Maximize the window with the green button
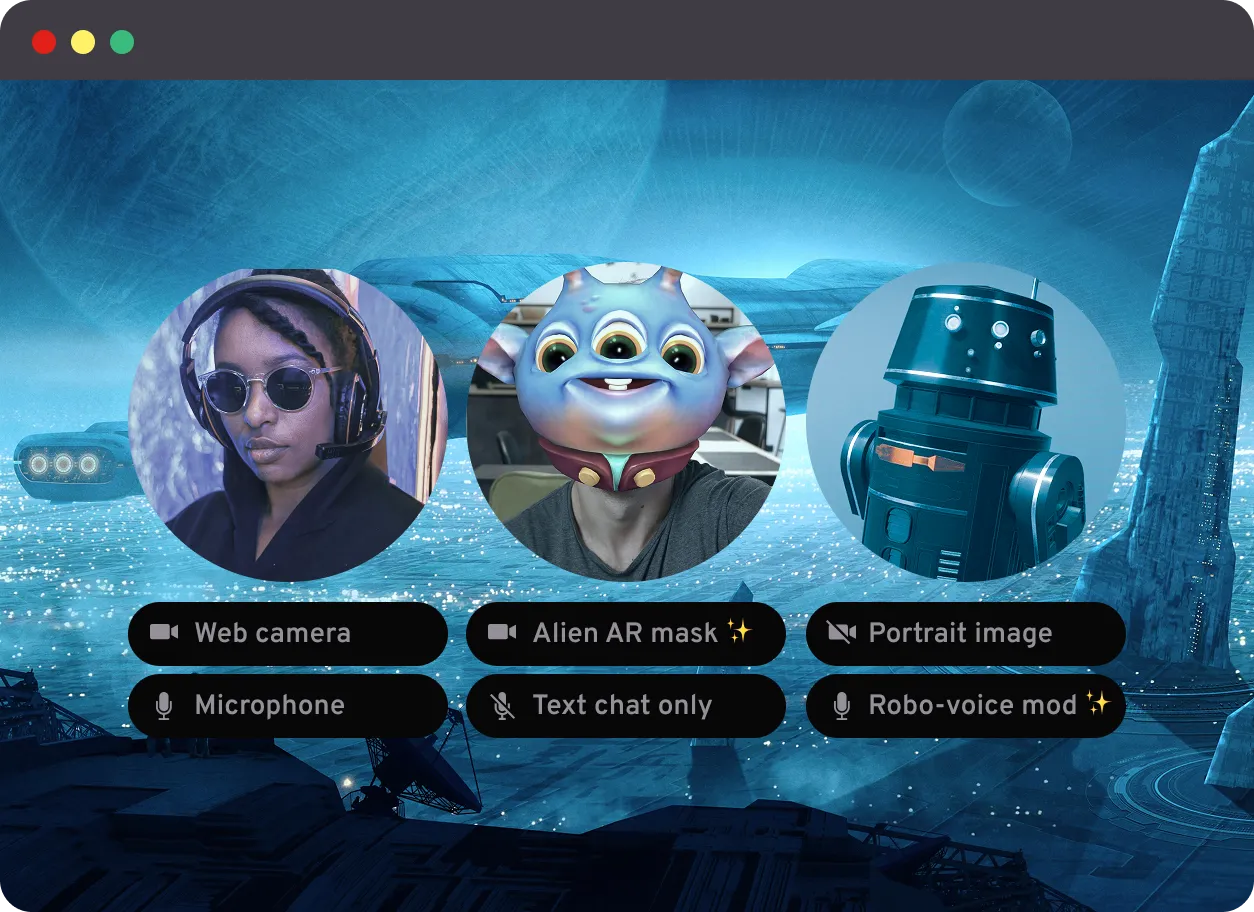Viewport: 1254px width, 912px height. tap(122, 42)
